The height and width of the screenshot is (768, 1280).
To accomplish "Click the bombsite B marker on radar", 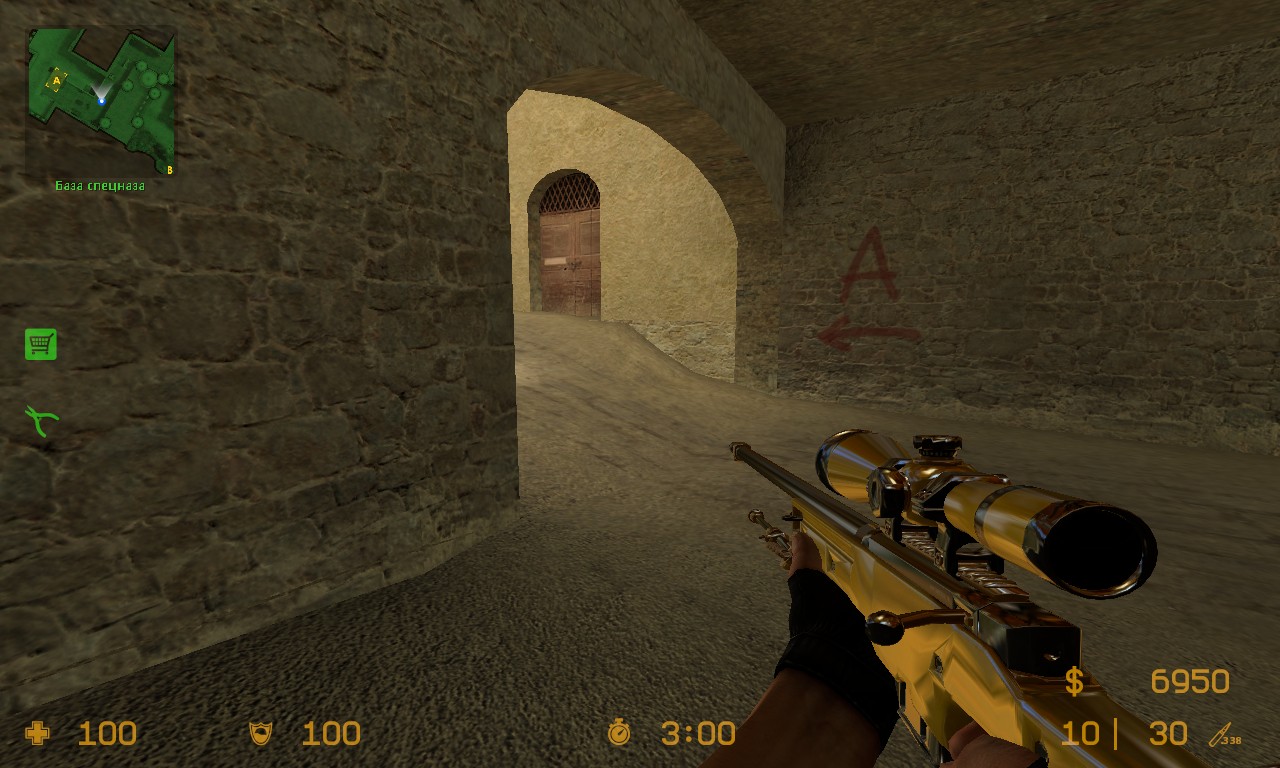I will click(x=169, y=170).
